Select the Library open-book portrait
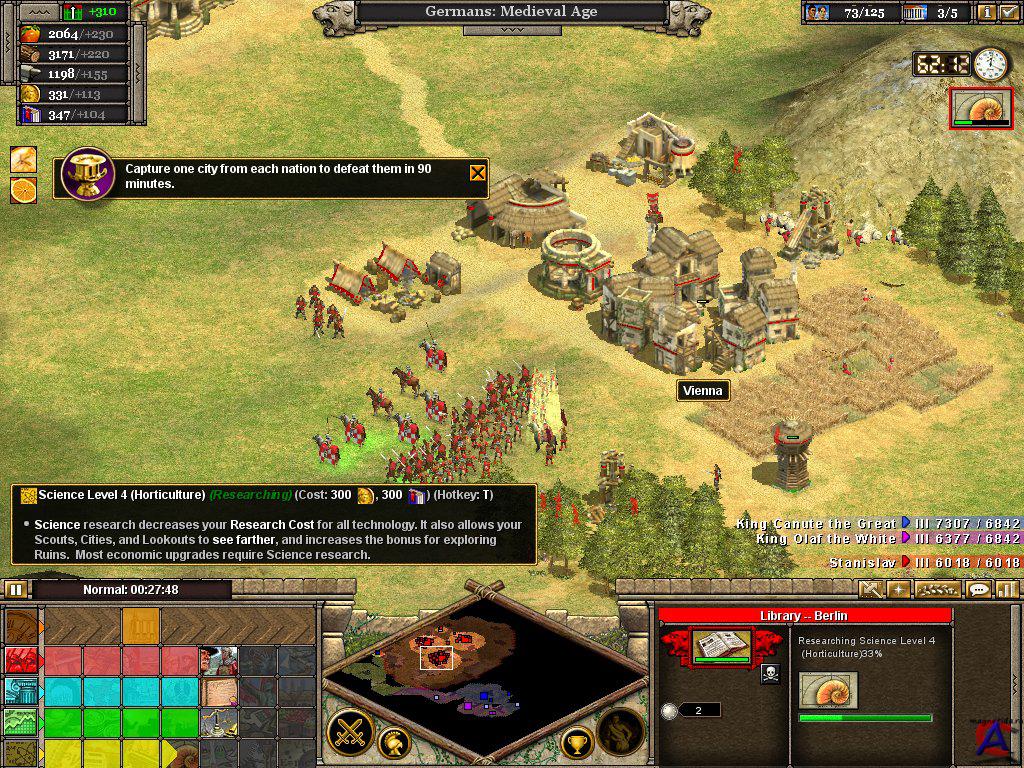This screenshot has width=1024, height=768. [722, 646]
